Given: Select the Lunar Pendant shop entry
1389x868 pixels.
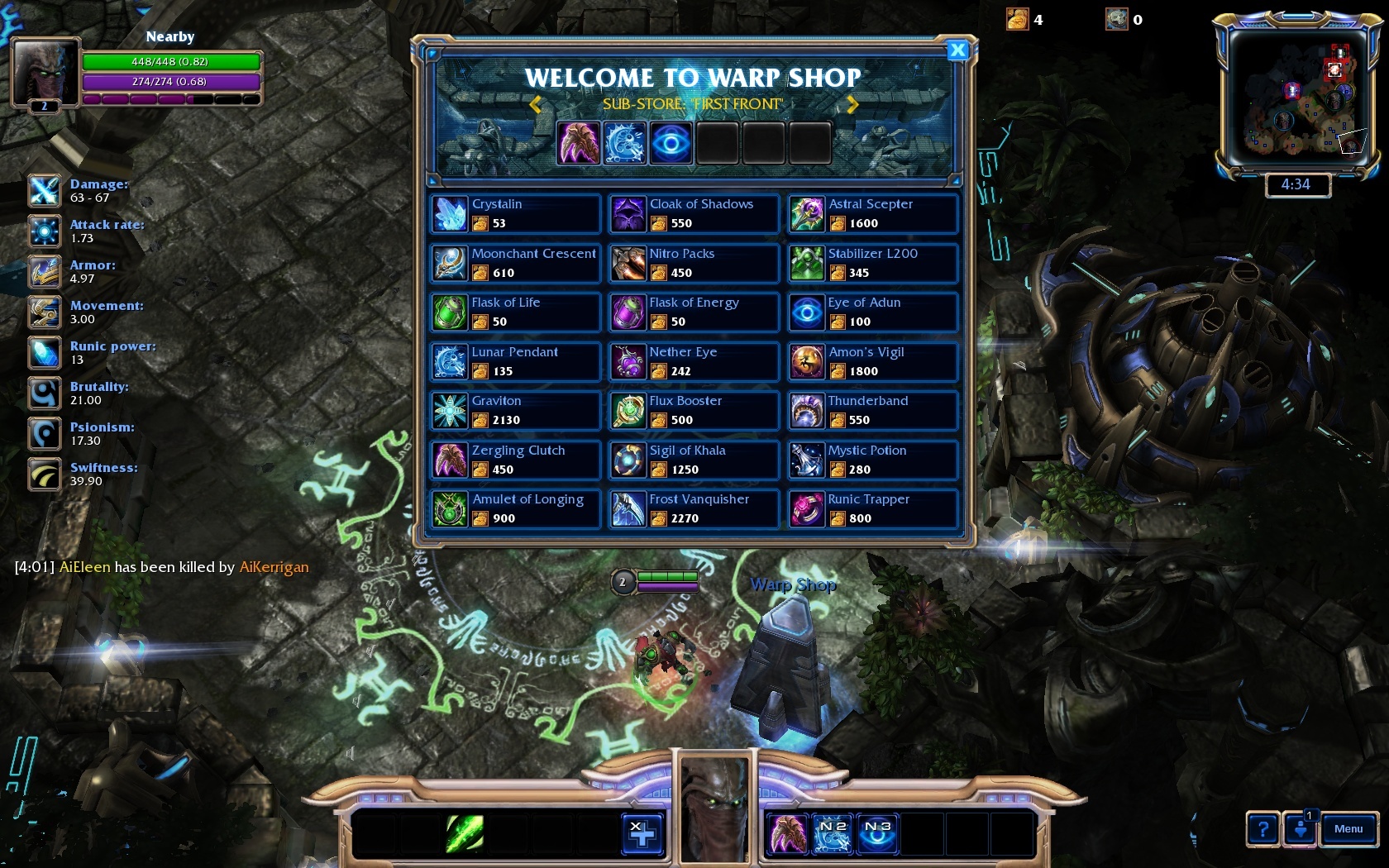Looking at the screenshot, I should pos(515,361).
